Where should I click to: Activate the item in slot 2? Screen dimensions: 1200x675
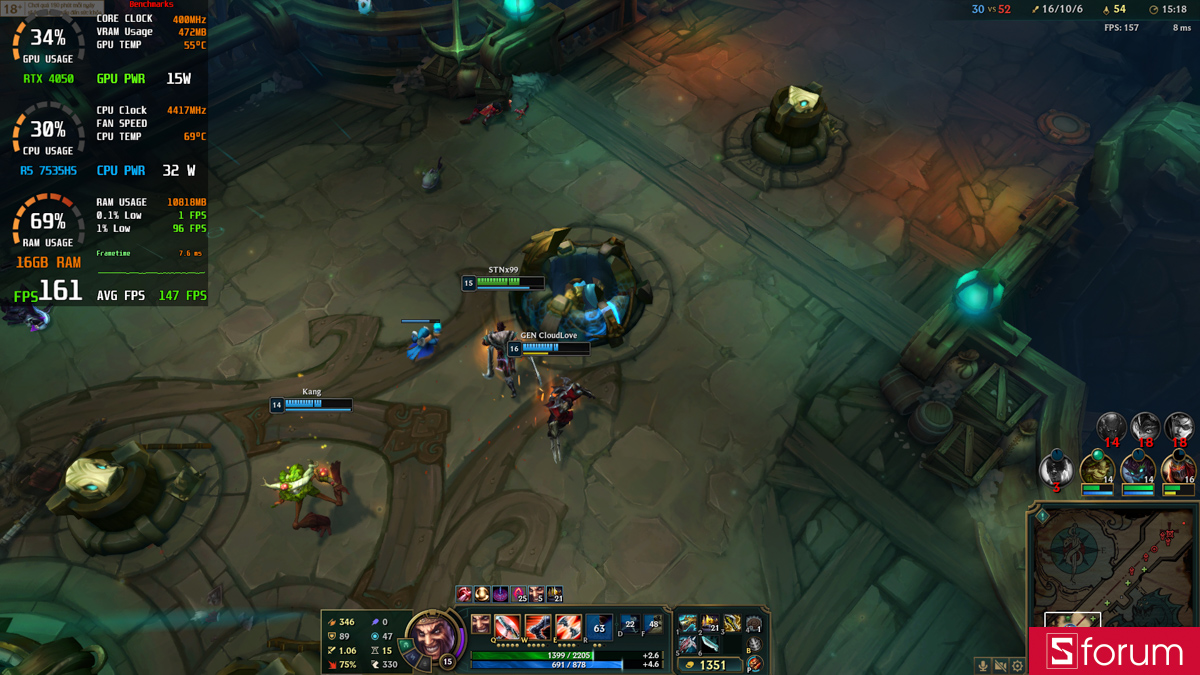coord(710,624)
